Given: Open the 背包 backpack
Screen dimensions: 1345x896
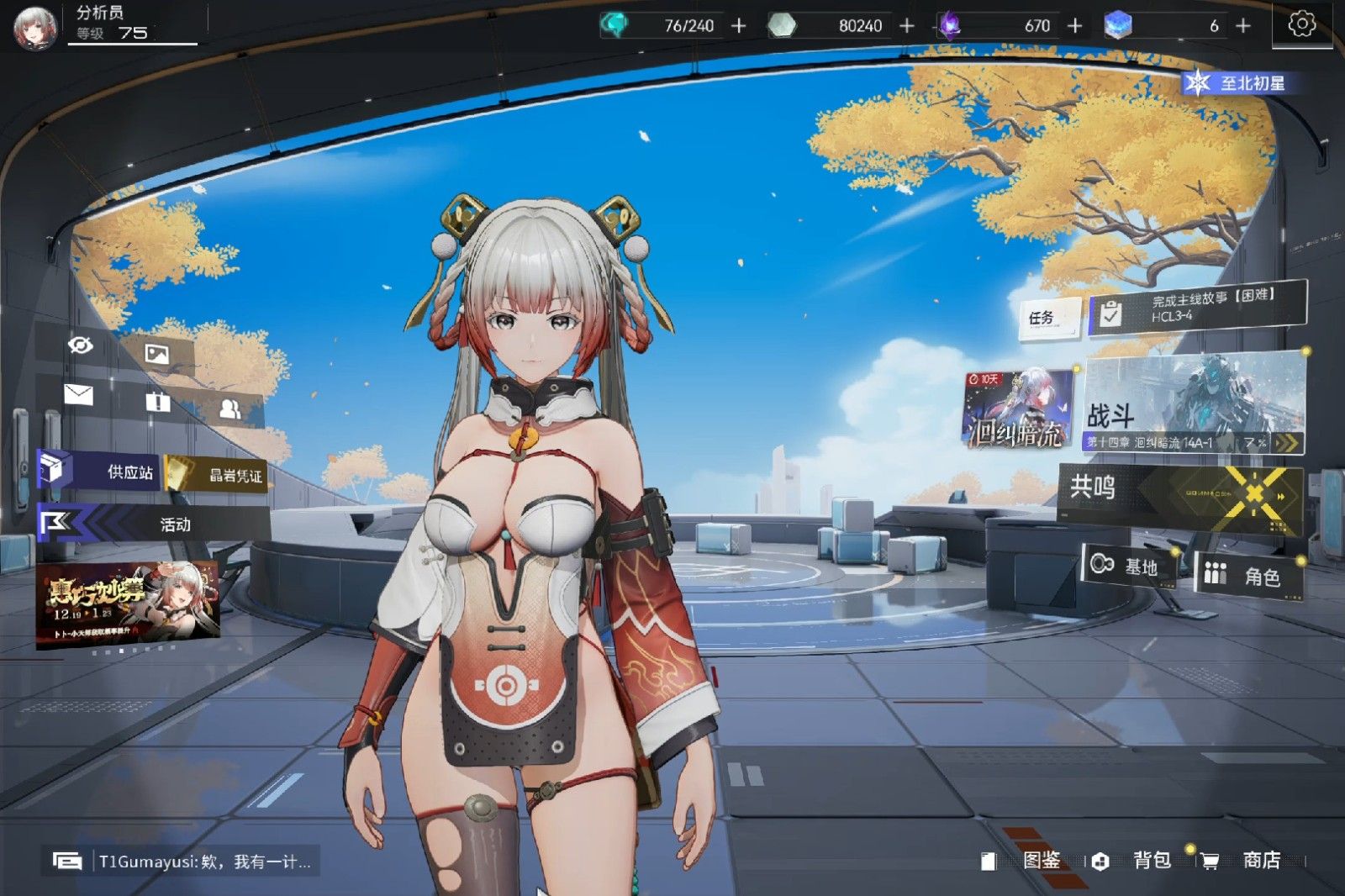Looking at the screenshot, I should (x=1139, y=861).
